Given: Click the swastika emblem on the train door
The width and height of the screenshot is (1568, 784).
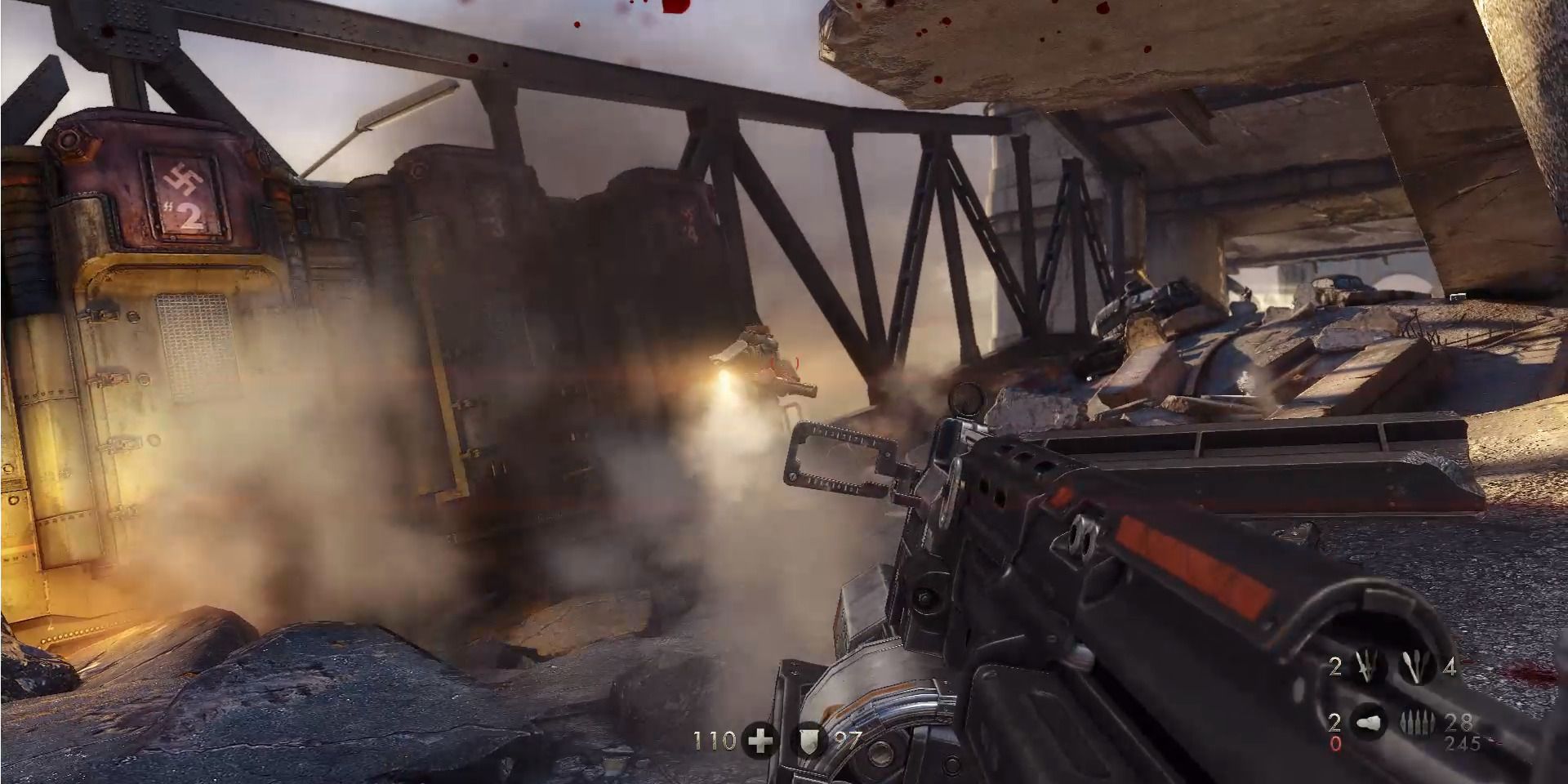Looking at the screenshot, I should tap(183, 178).
